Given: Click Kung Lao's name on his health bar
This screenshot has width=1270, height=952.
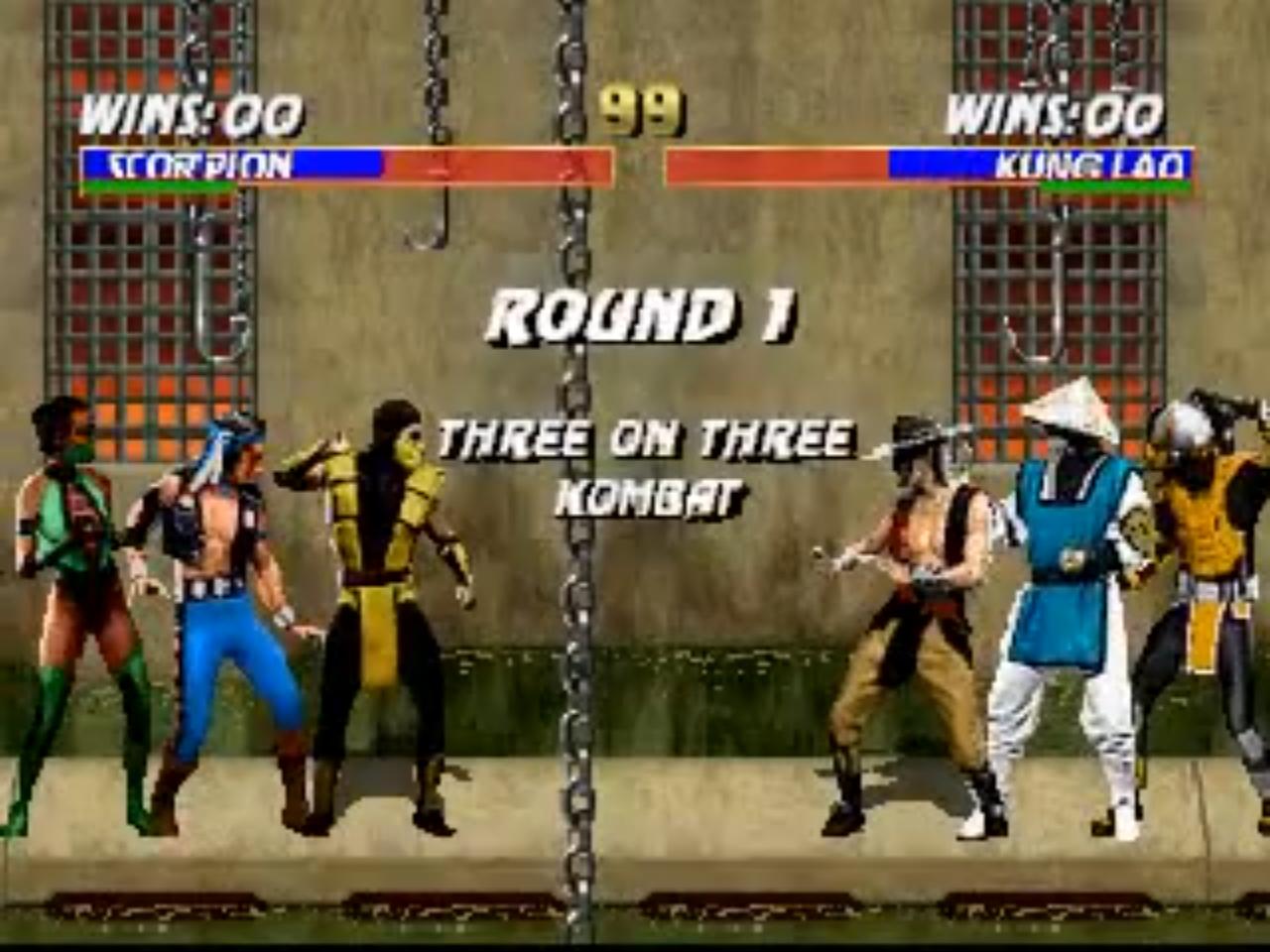Looking at the screenshot, I should tap(1091, 165).
